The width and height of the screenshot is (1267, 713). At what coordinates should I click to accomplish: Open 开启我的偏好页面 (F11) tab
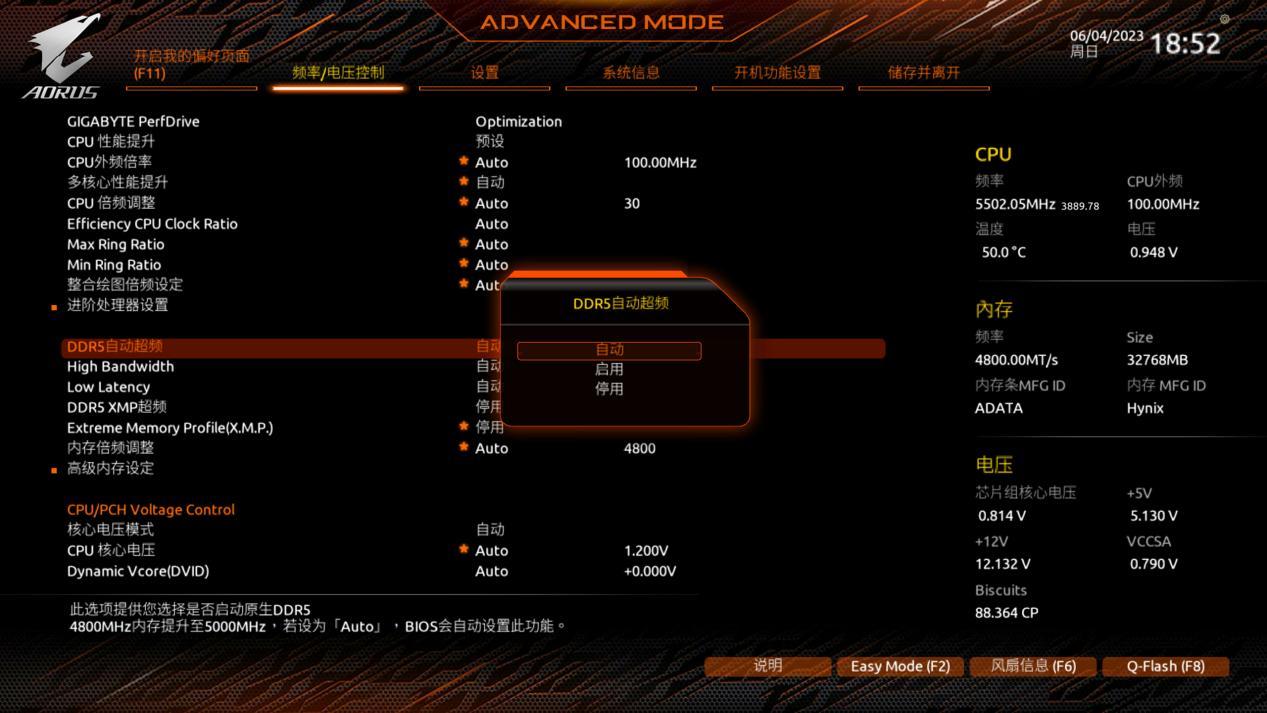192,64
